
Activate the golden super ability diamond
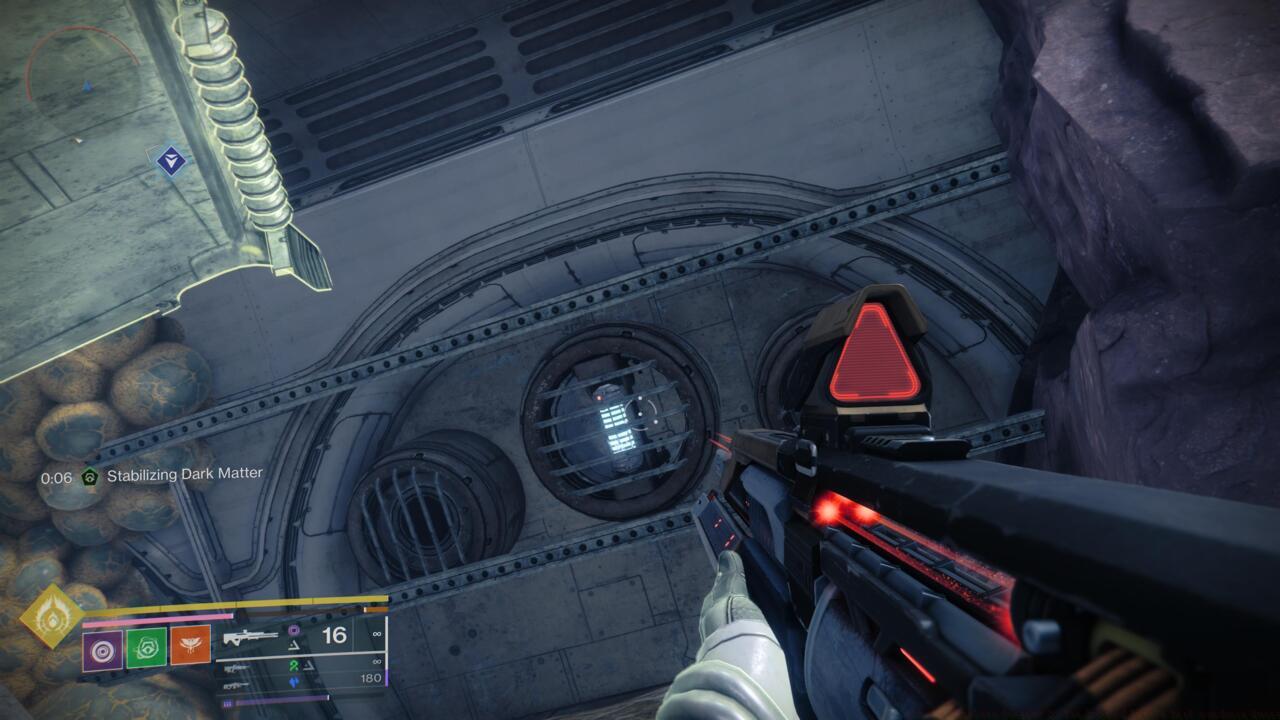pyautogui.click(x=53, y=618)
